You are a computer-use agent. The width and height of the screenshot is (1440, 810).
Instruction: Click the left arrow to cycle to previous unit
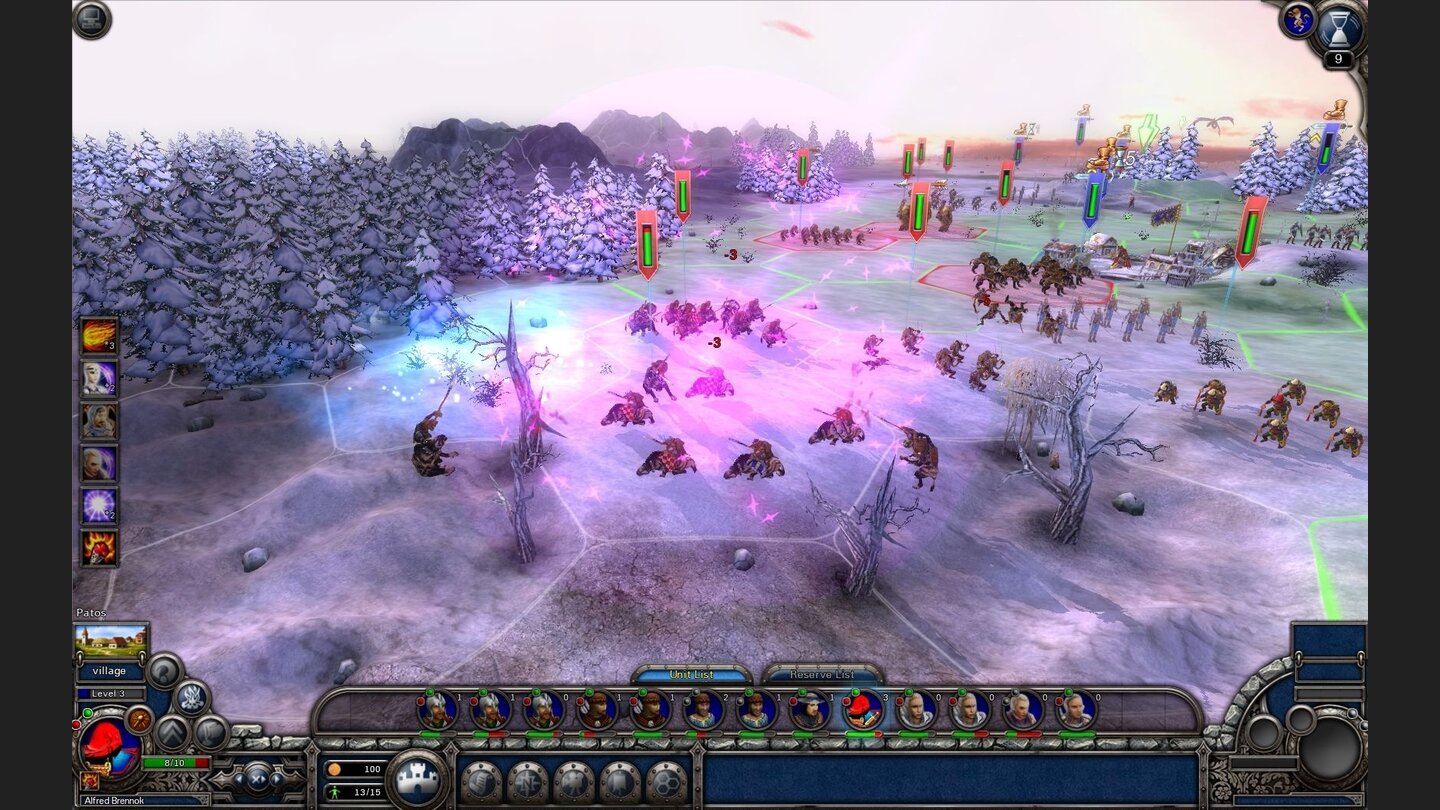(x=241, y=779)
